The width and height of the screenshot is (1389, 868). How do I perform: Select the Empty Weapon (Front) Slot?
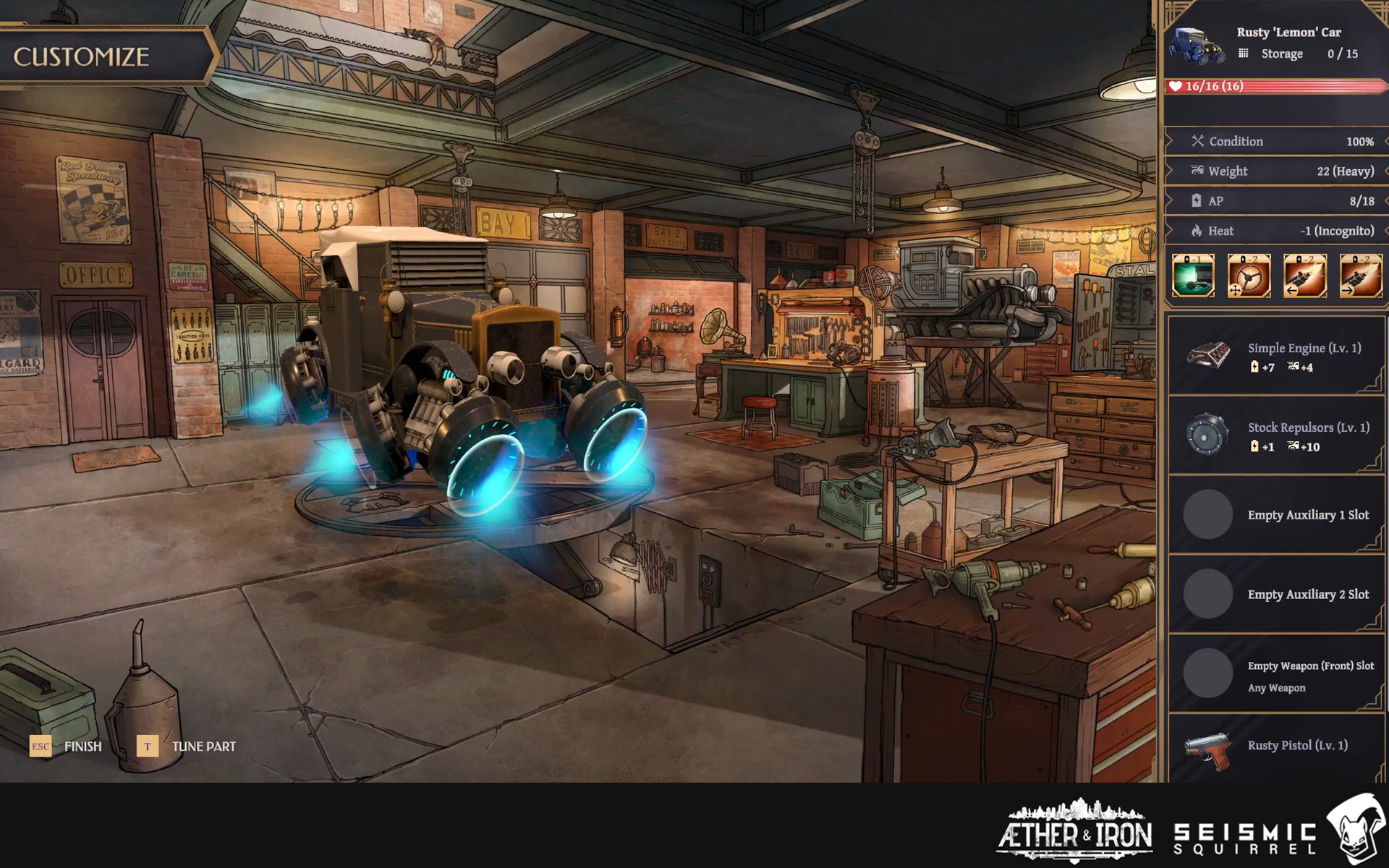1276,674
